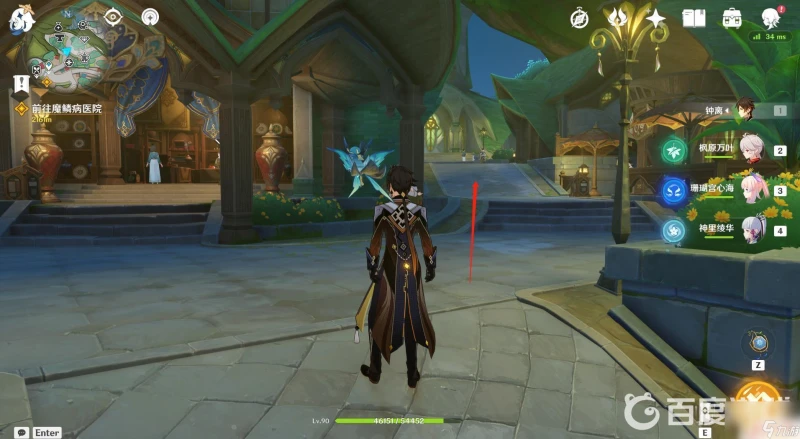Open the compass adventure handbook icon

coord(580,18)
